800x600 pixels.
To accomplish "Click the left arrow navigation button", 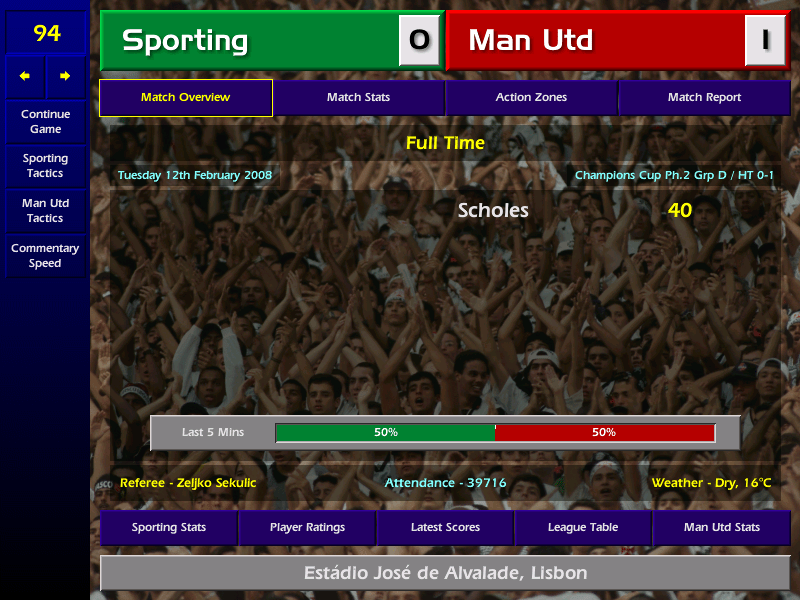I will 25,76.
